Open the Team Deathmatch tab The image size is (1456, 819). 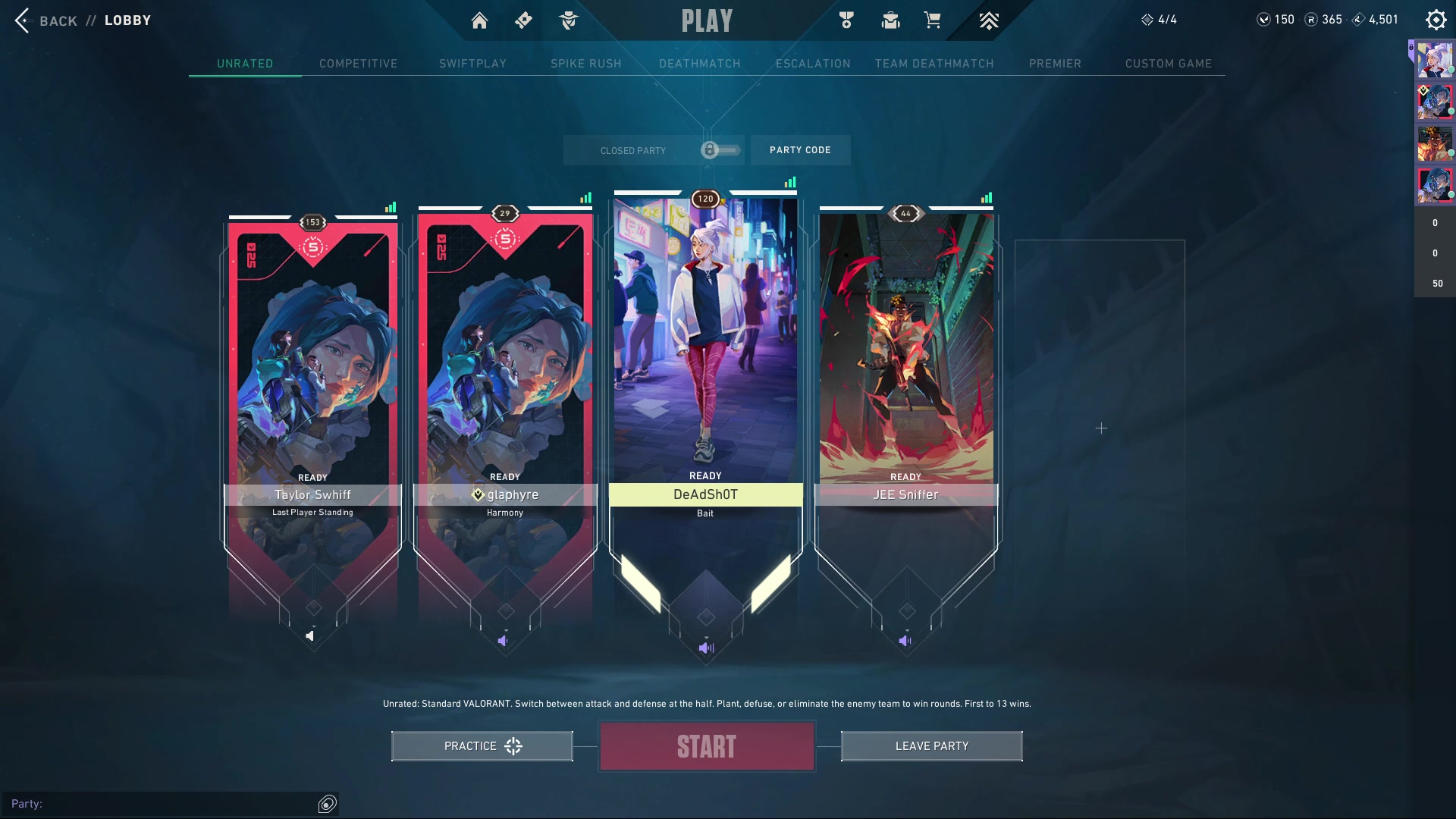tap(934, 64)
